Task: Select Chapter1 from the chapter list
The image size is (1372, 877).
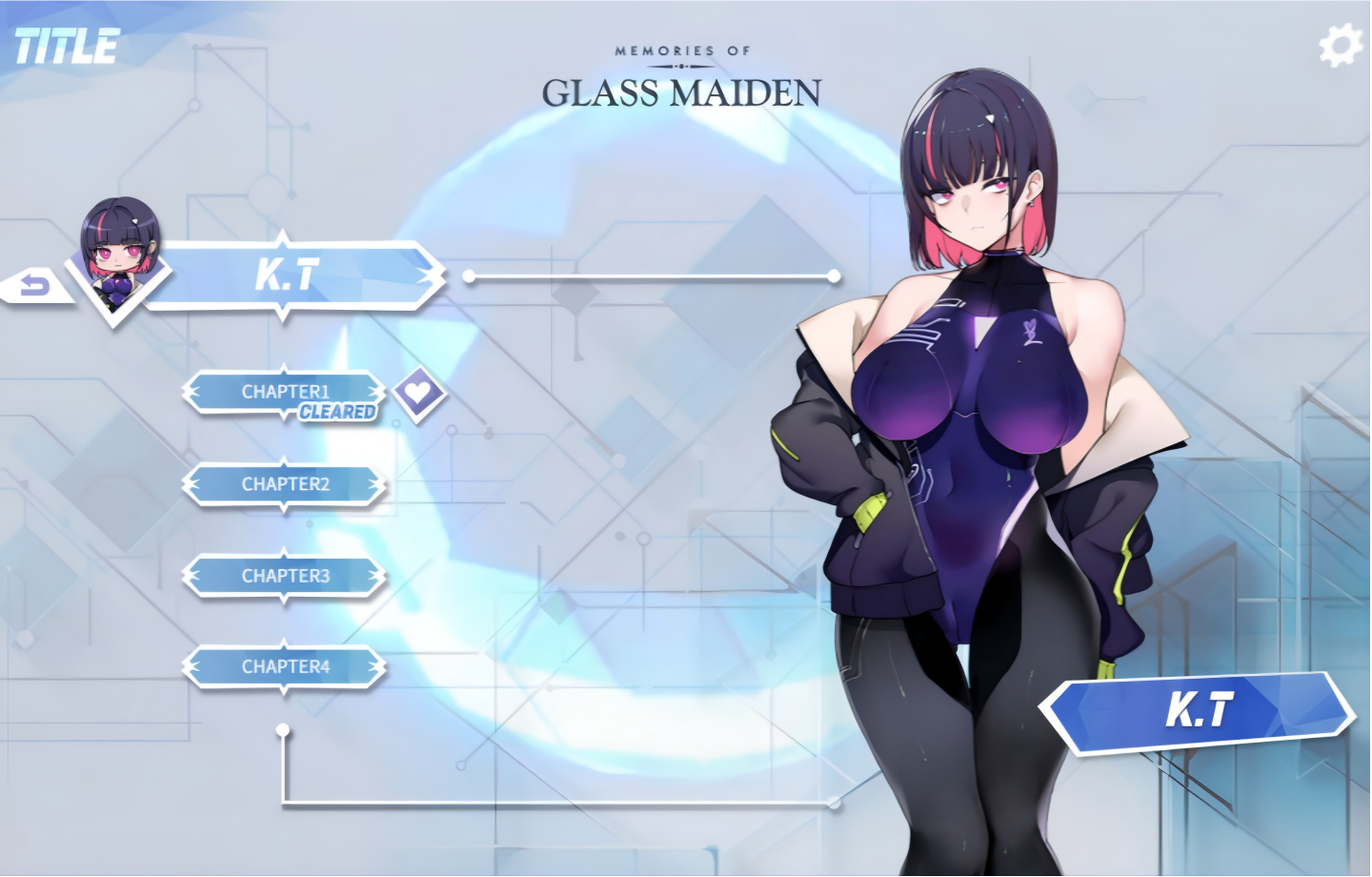Action: pyautogui.click(x=284, y=391)
